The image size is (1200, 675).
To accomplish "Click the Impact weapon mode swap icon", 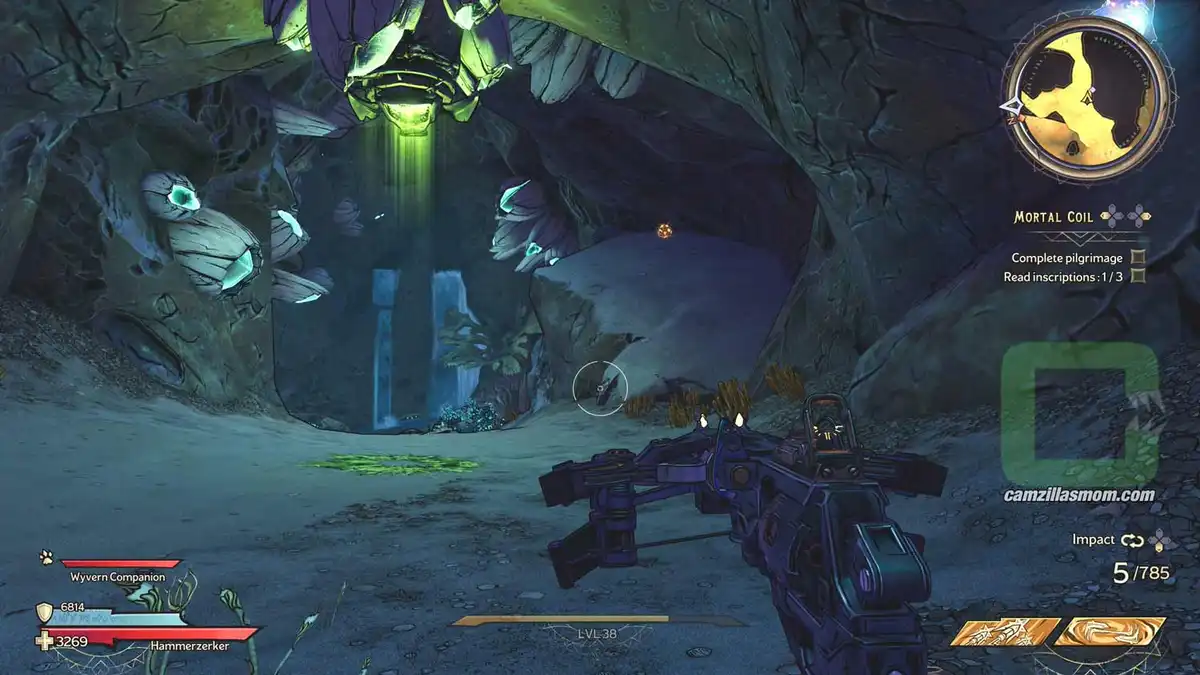I will (x=1131, y=540).
